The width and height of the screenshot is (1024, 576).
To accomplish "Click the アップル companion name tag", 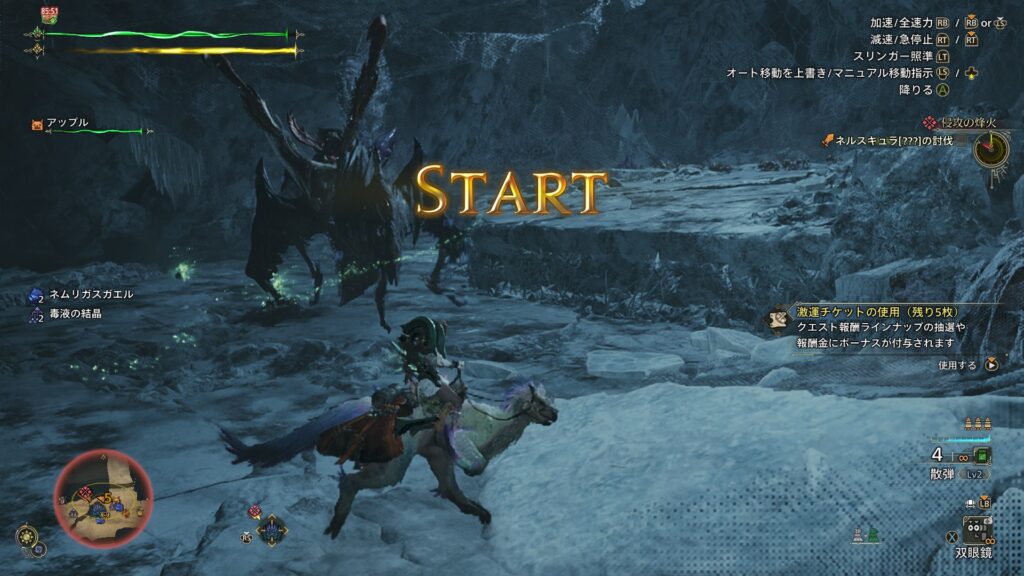I will point(67,123).
